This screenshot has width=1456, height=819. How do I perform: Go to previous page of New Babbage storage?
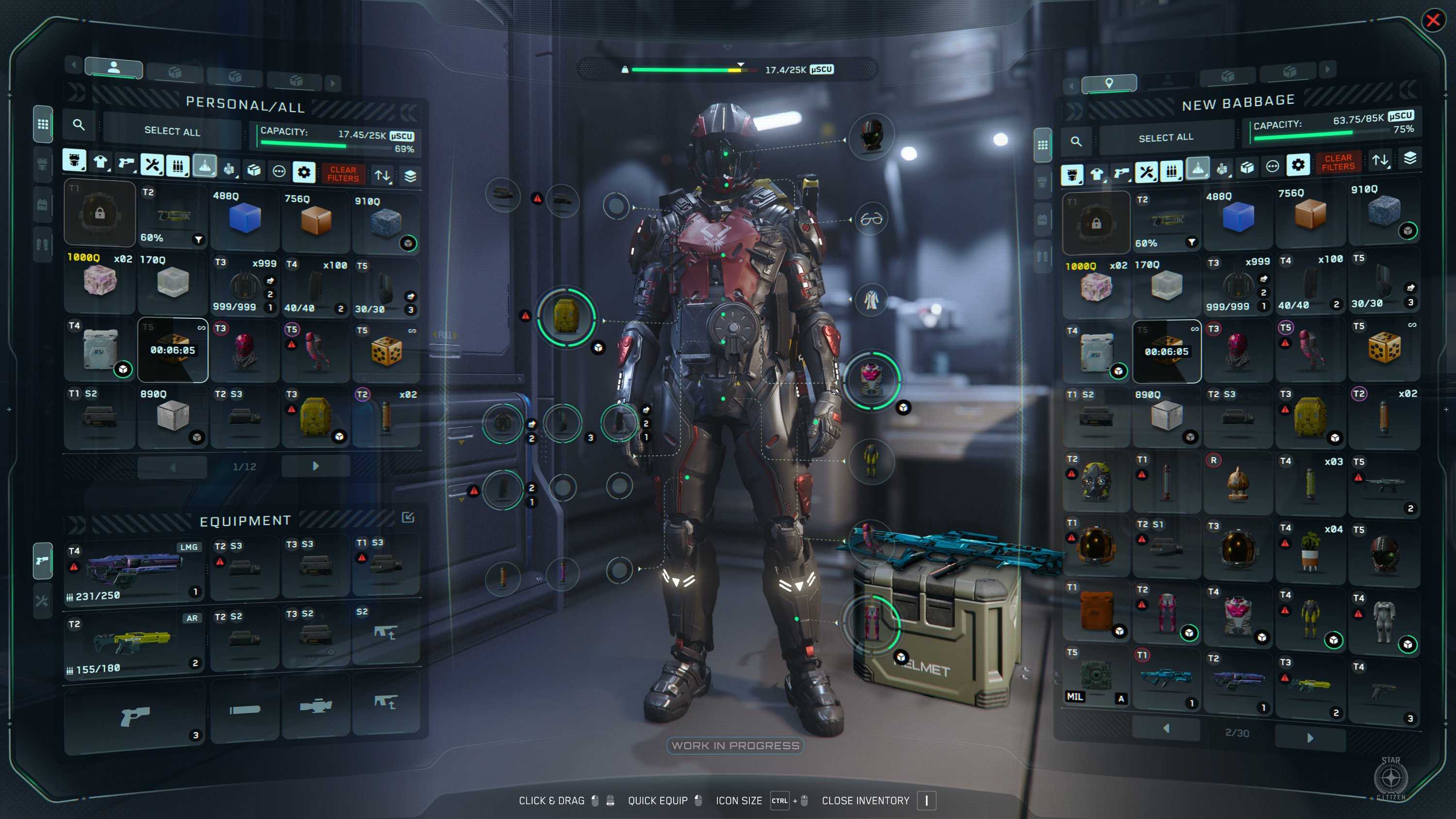[1166, 729]
